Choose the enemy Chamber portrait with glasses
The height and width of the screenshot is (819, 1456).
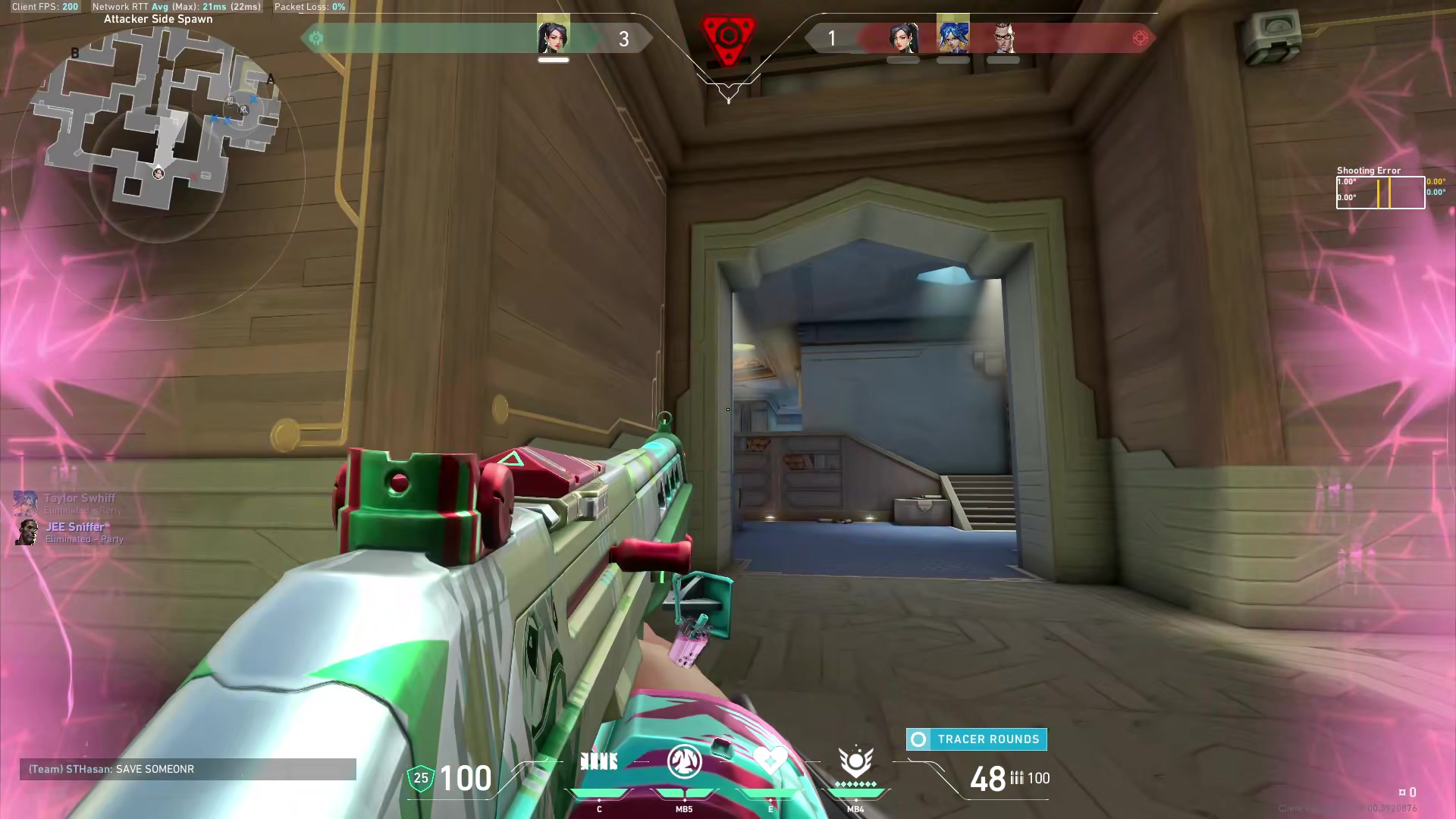coord(1003,37)
